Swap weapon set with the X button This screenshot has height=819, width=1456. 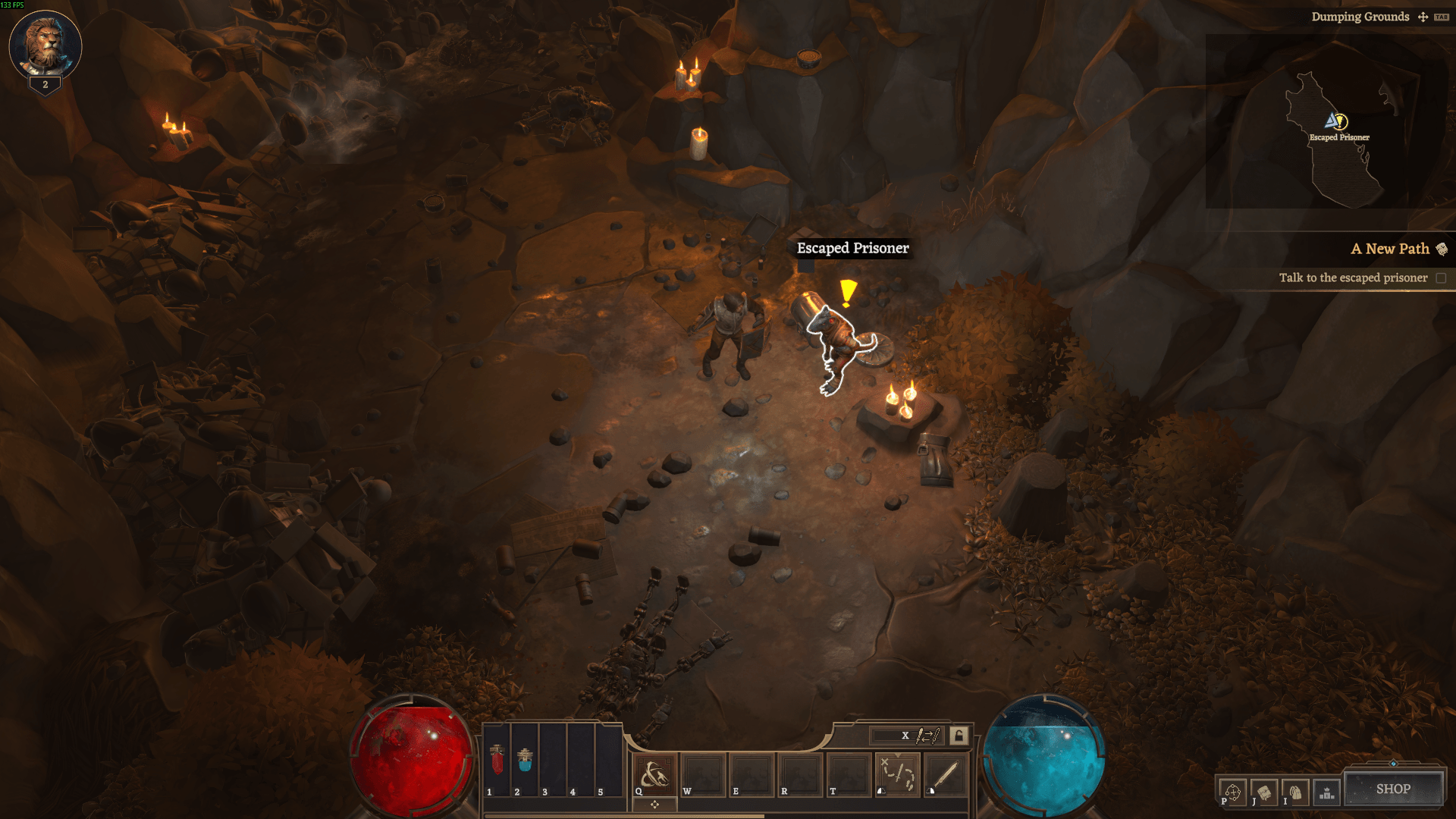coord(905,736)
